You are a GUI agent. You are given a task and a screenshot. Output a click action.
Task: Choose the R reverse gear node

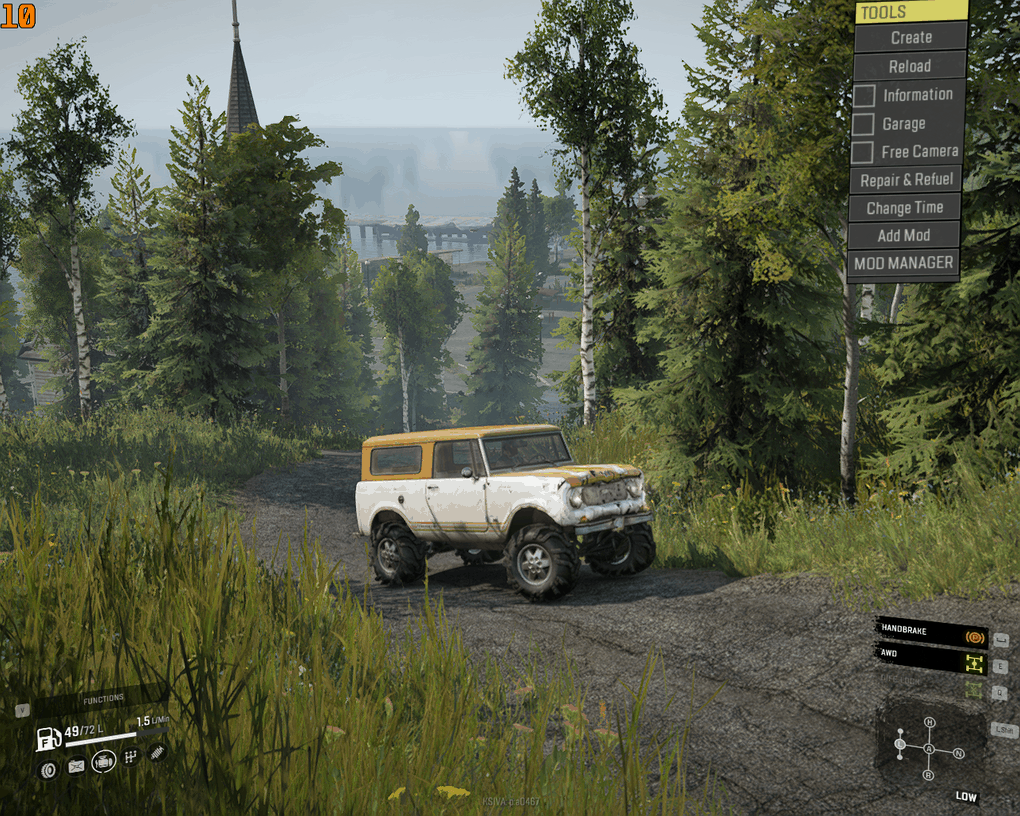pyautogui.click(x=928, y=775)
